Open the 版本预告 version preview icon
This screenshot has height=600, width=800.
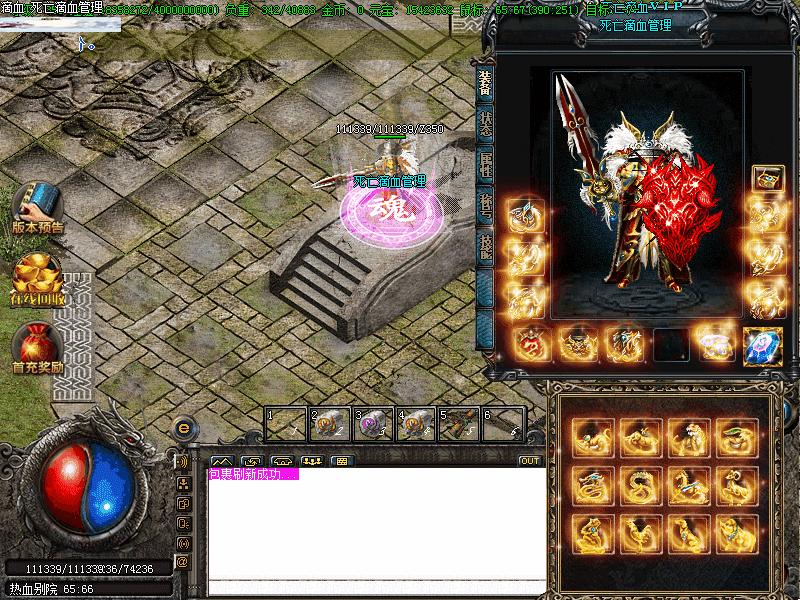point(37,206)
